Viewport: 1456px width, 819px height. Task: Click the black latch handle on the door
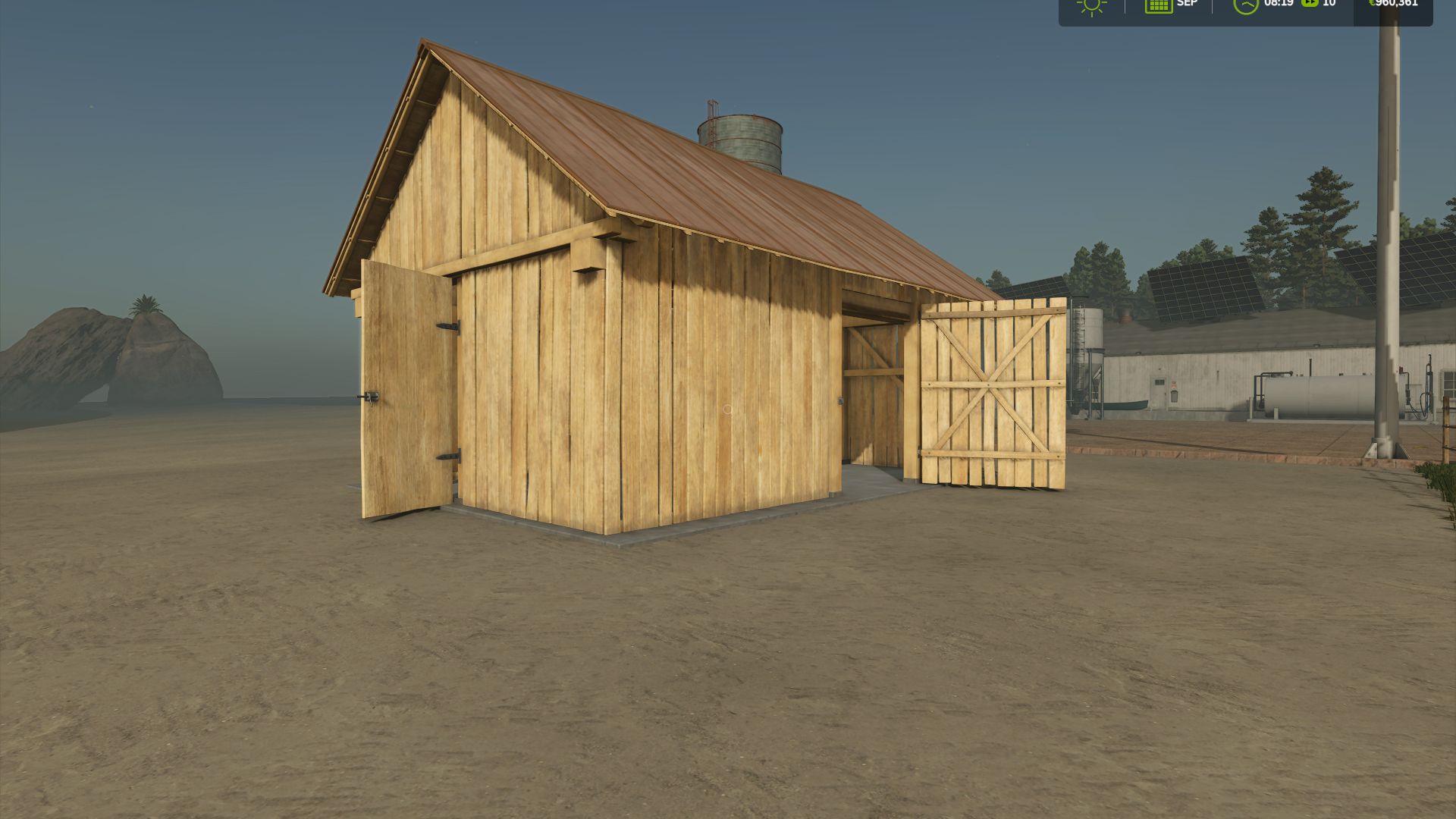(x=371, y=395)
